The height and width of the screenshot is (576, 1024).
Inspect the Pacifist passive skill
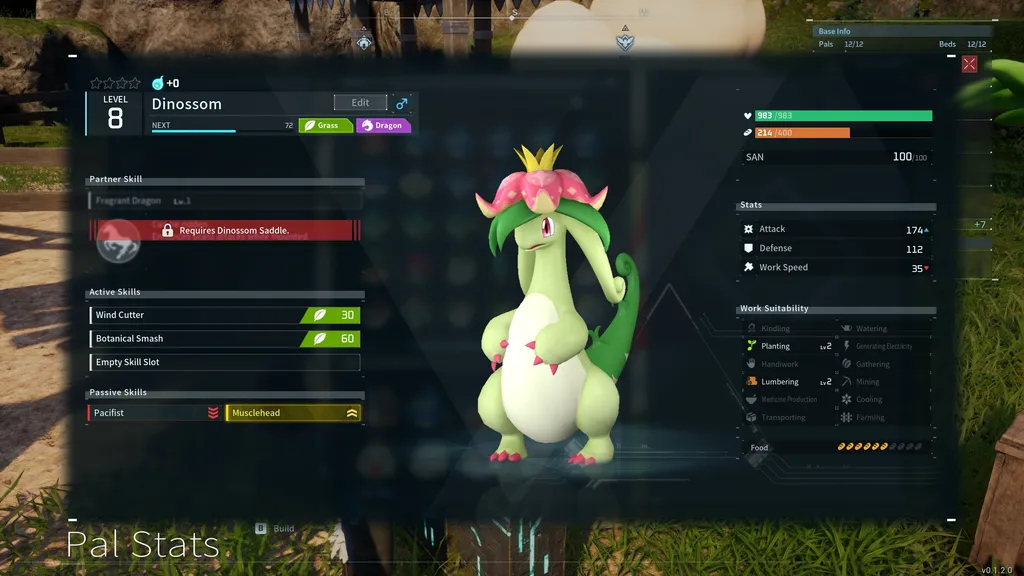155,413
